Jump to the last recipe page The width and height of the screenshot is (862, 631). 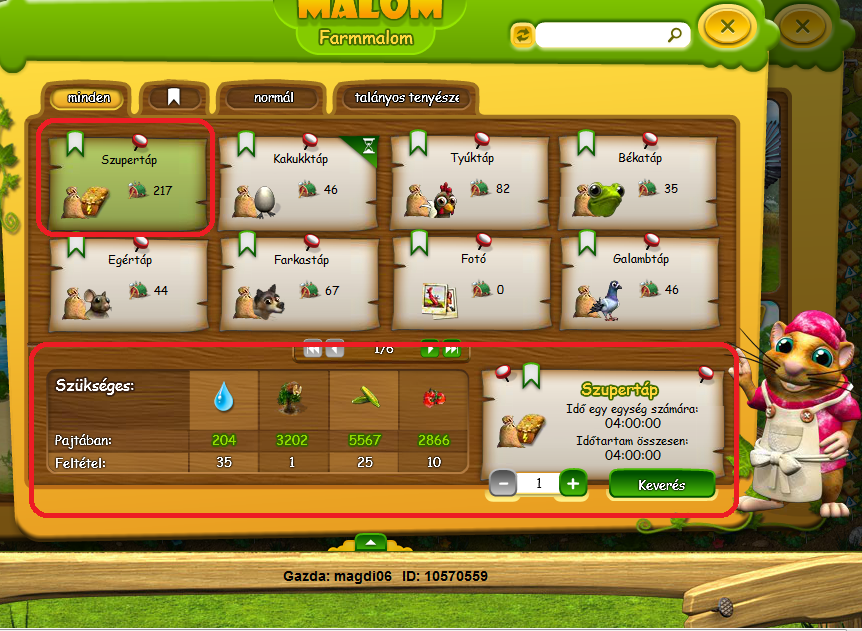451,349
